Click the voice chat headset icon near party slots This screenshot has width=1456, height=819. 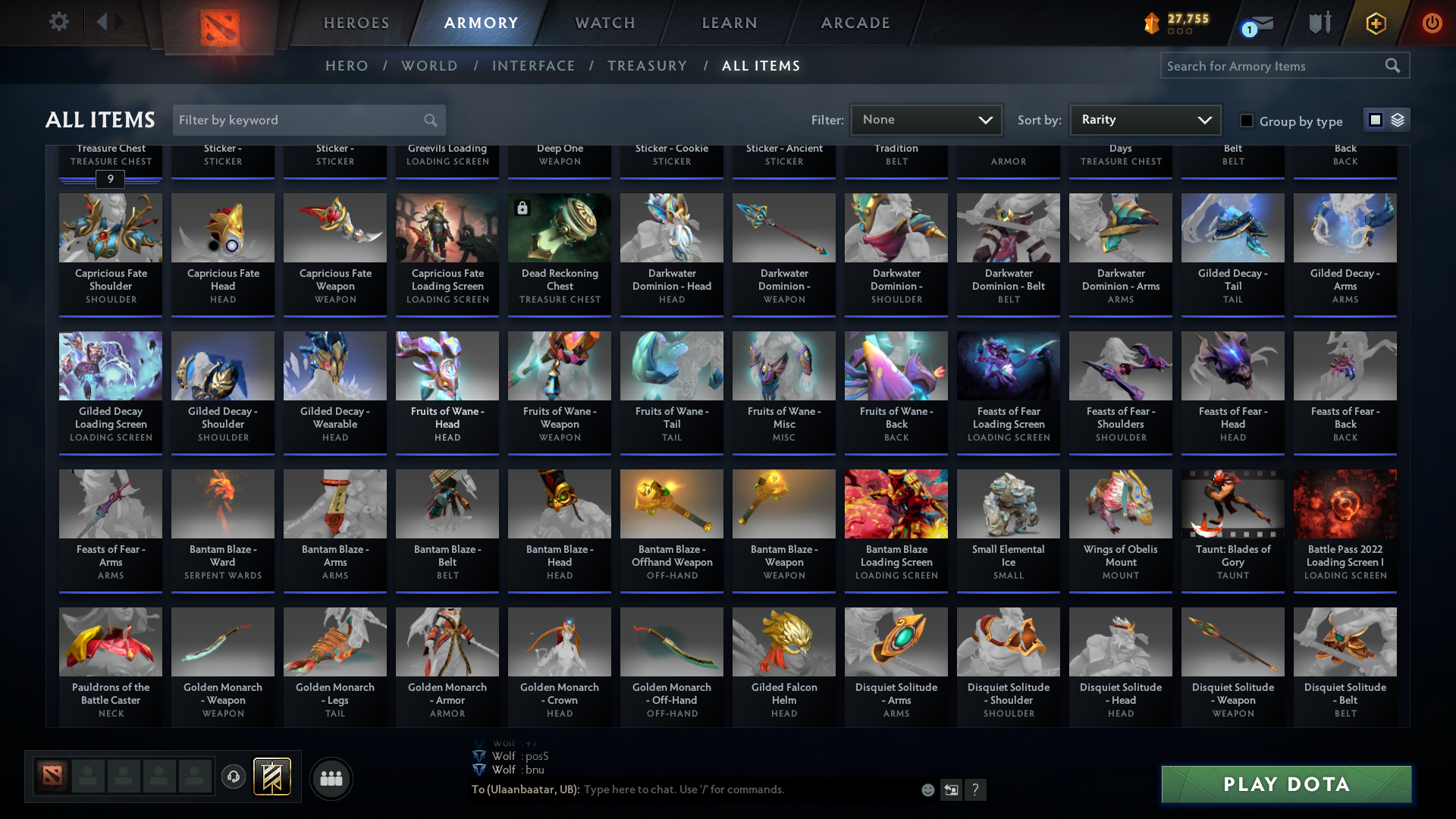coord(233,778)
